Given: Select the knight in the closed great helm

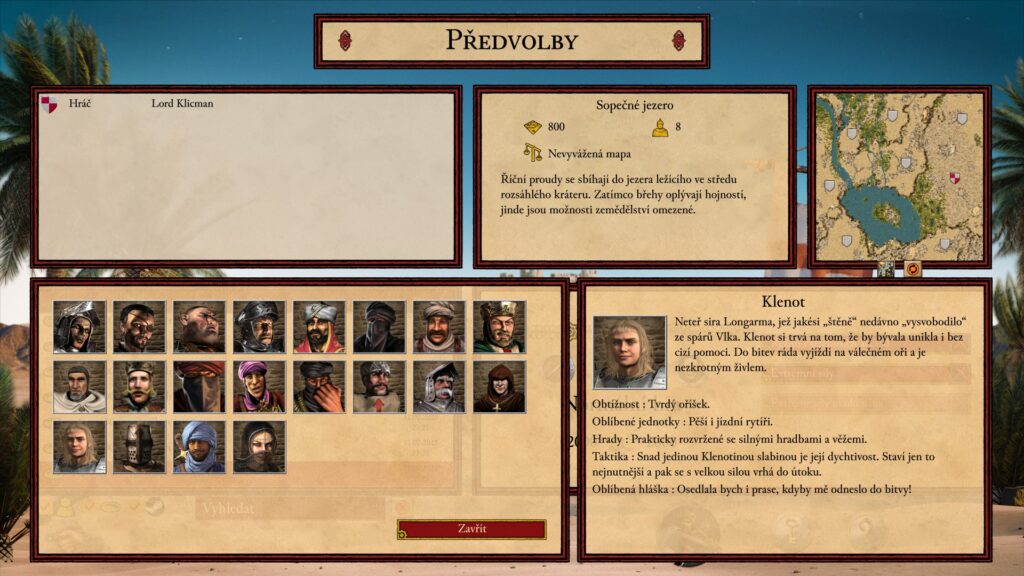Looking at the screenshot, I should click(x=139, y=446).
